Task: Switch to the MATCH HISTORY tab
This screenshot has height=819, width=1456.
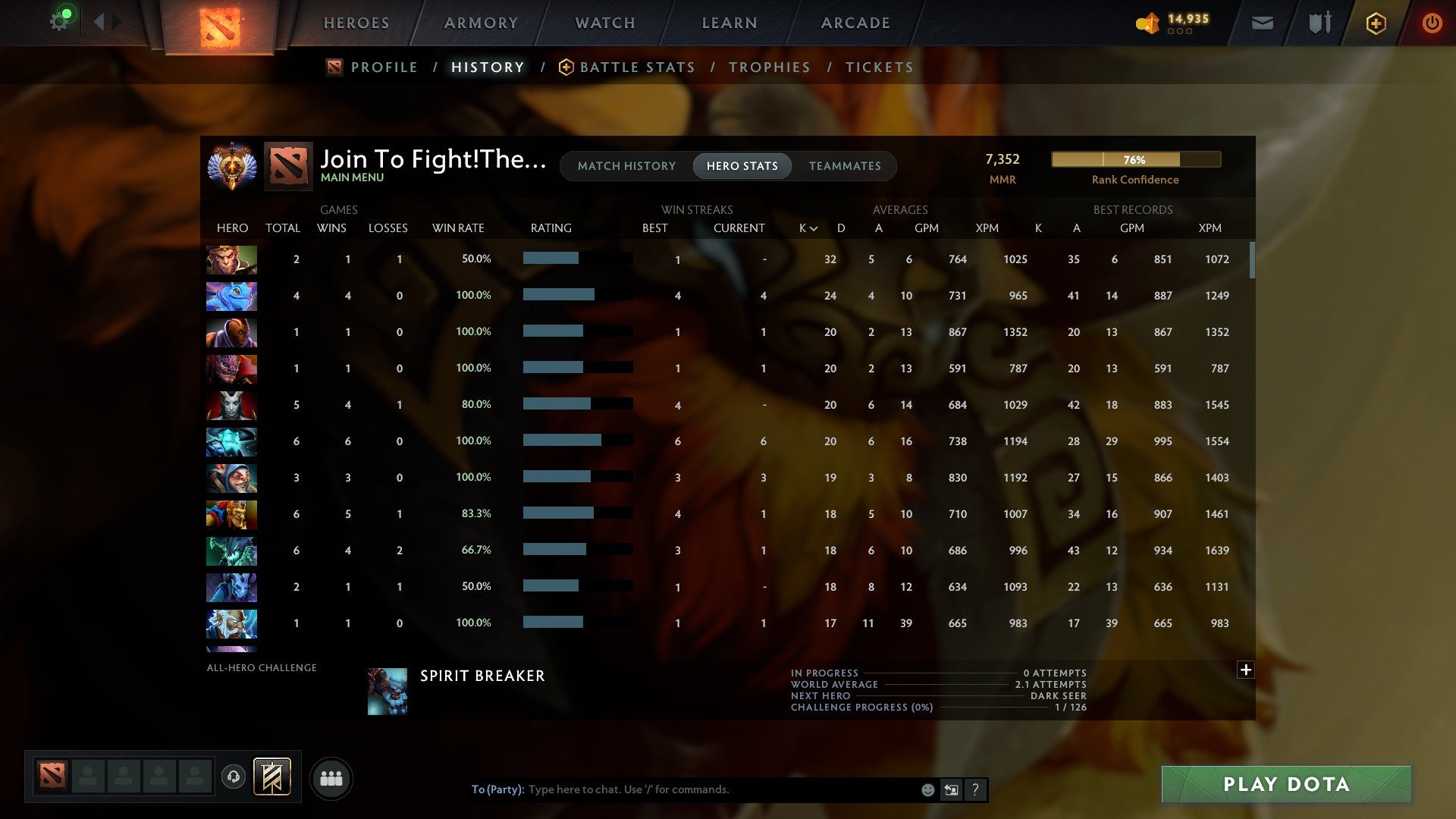Action: click(626, 165)
